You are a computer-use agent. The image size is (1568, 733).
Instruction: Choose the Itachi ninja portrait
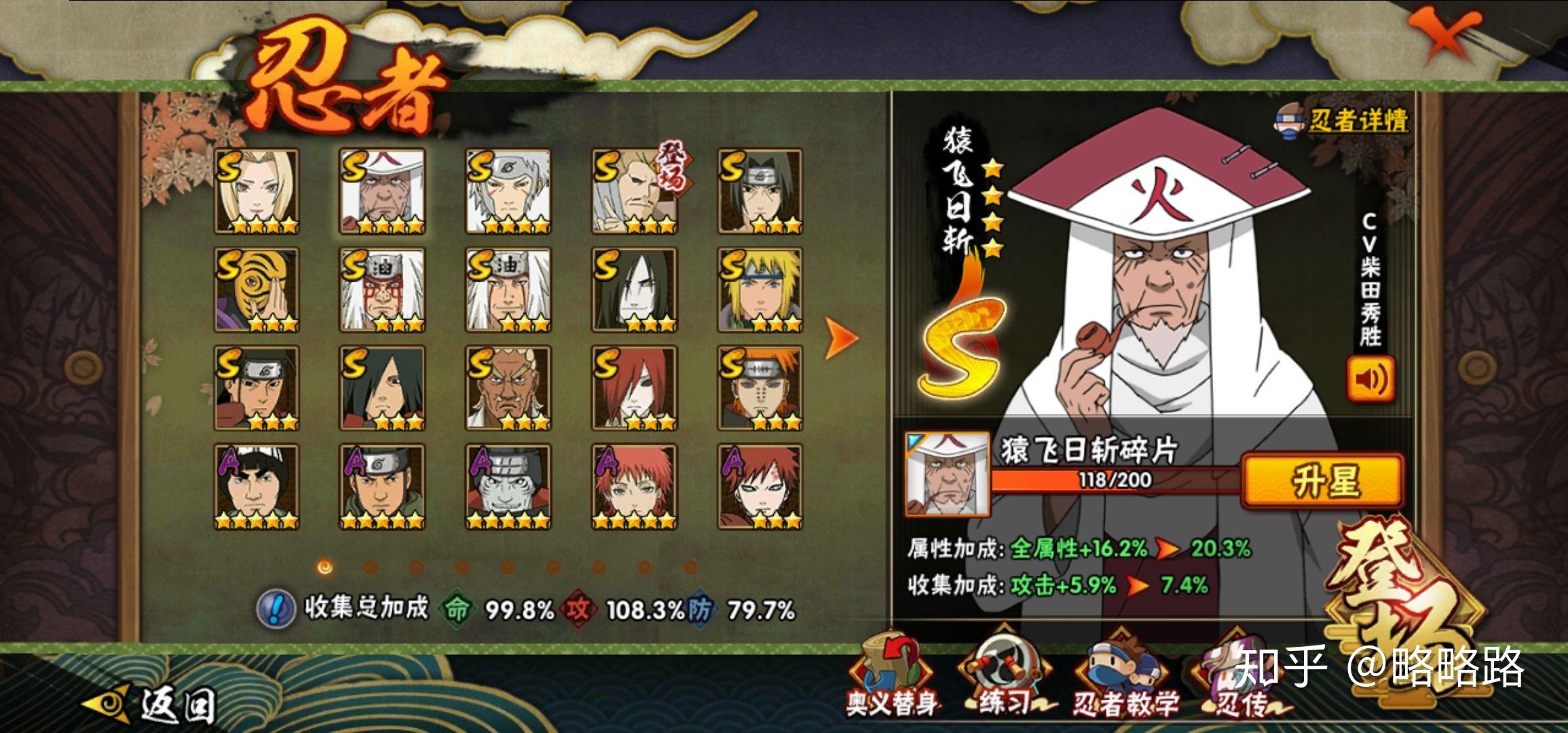(x=760, y=191)
